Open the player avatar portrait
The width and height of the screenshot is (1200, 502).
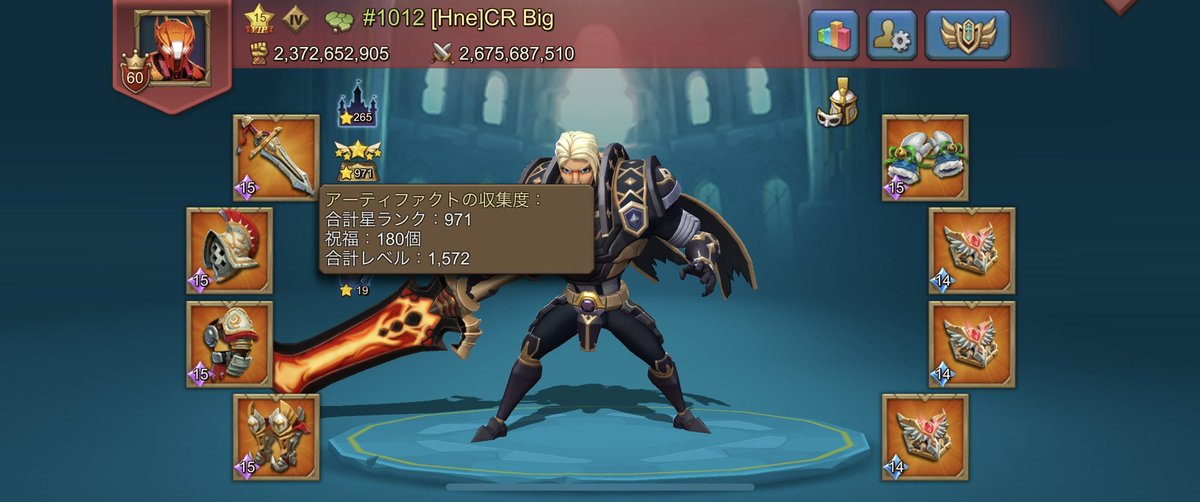pos(172,47)
